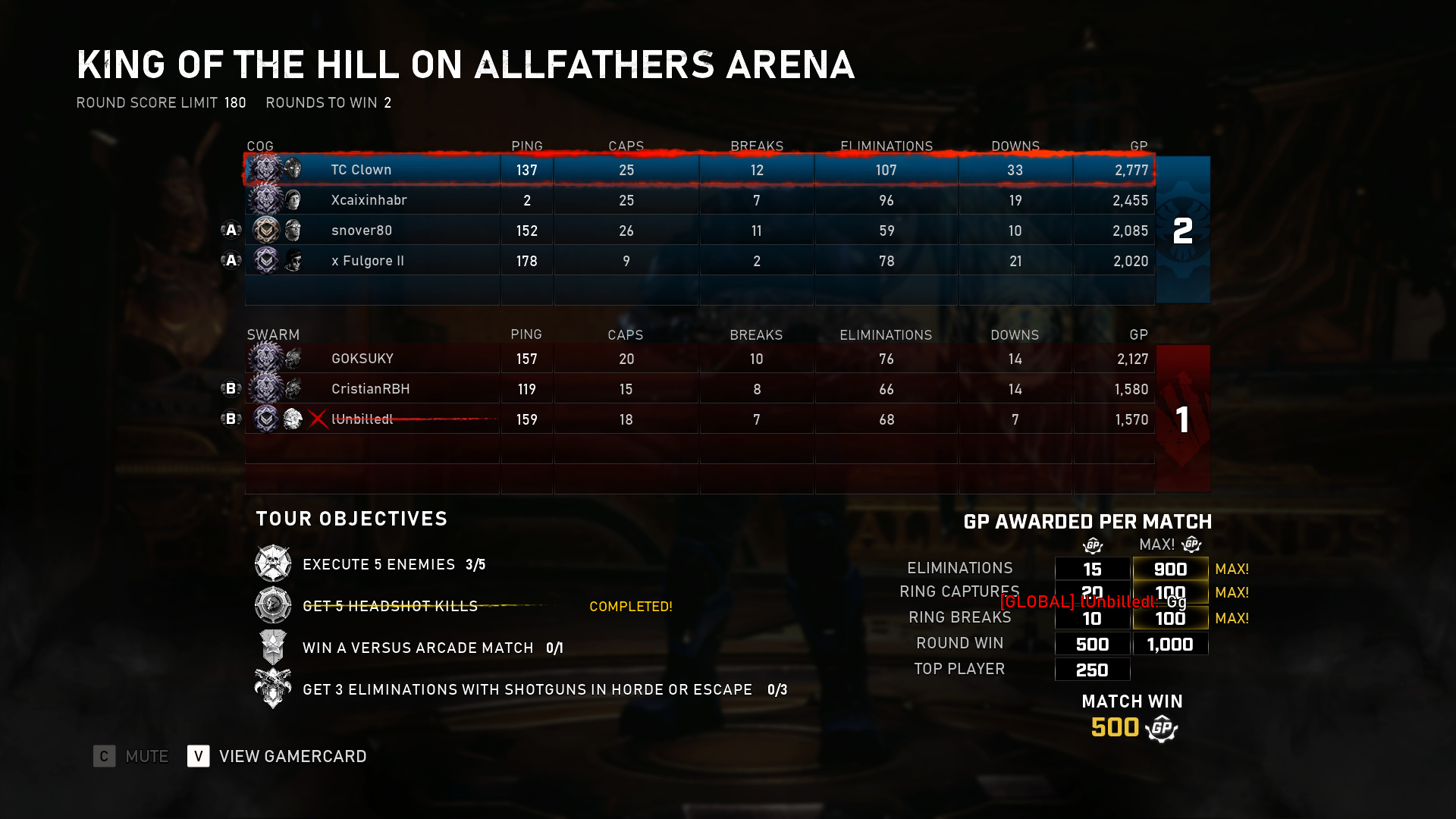The height and width of the screenshot is (819, 1456).
Task: Choose the Win a Versus Arcade Match objective
Action: [418, 648]
